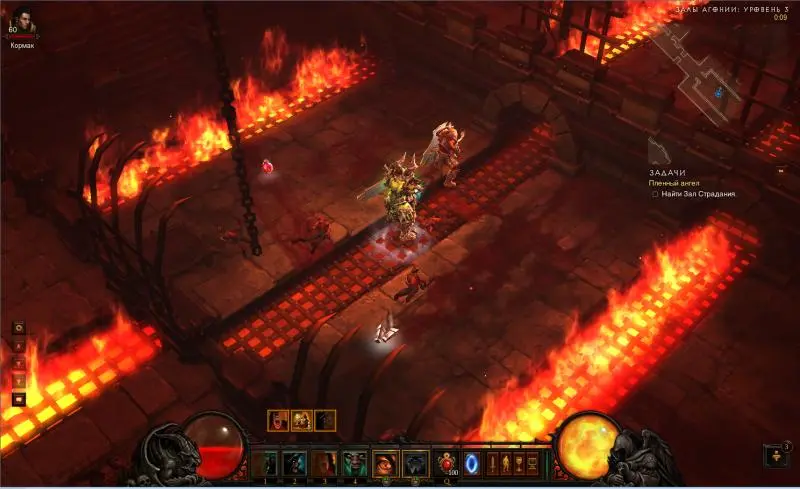Select the left mouse button skill icon
The width and height of the screenshot is (800, 489).
coord(386,463)
